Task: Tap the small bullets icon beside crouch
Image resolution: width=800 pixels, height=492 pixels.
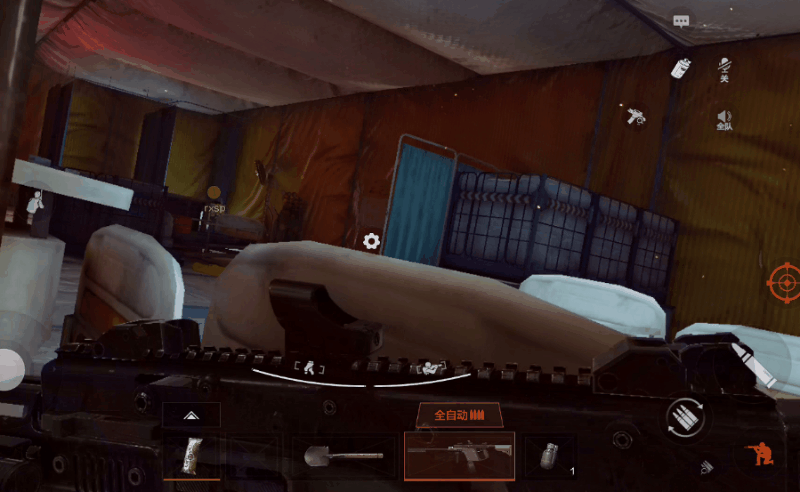Action: click(706, 466)
